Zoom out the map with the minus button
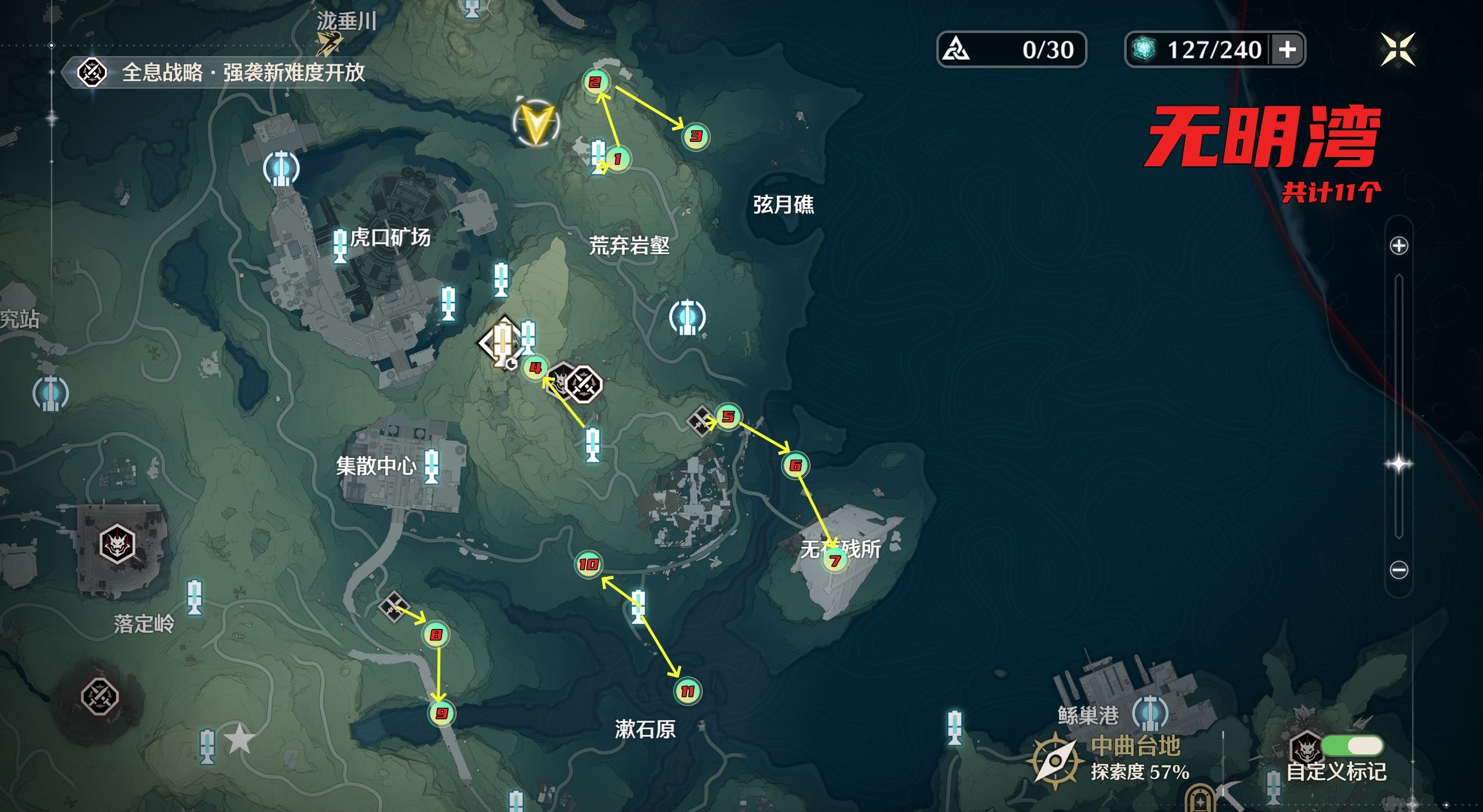Viewport: 1483px width, 812px height. tap(1399, 570)
